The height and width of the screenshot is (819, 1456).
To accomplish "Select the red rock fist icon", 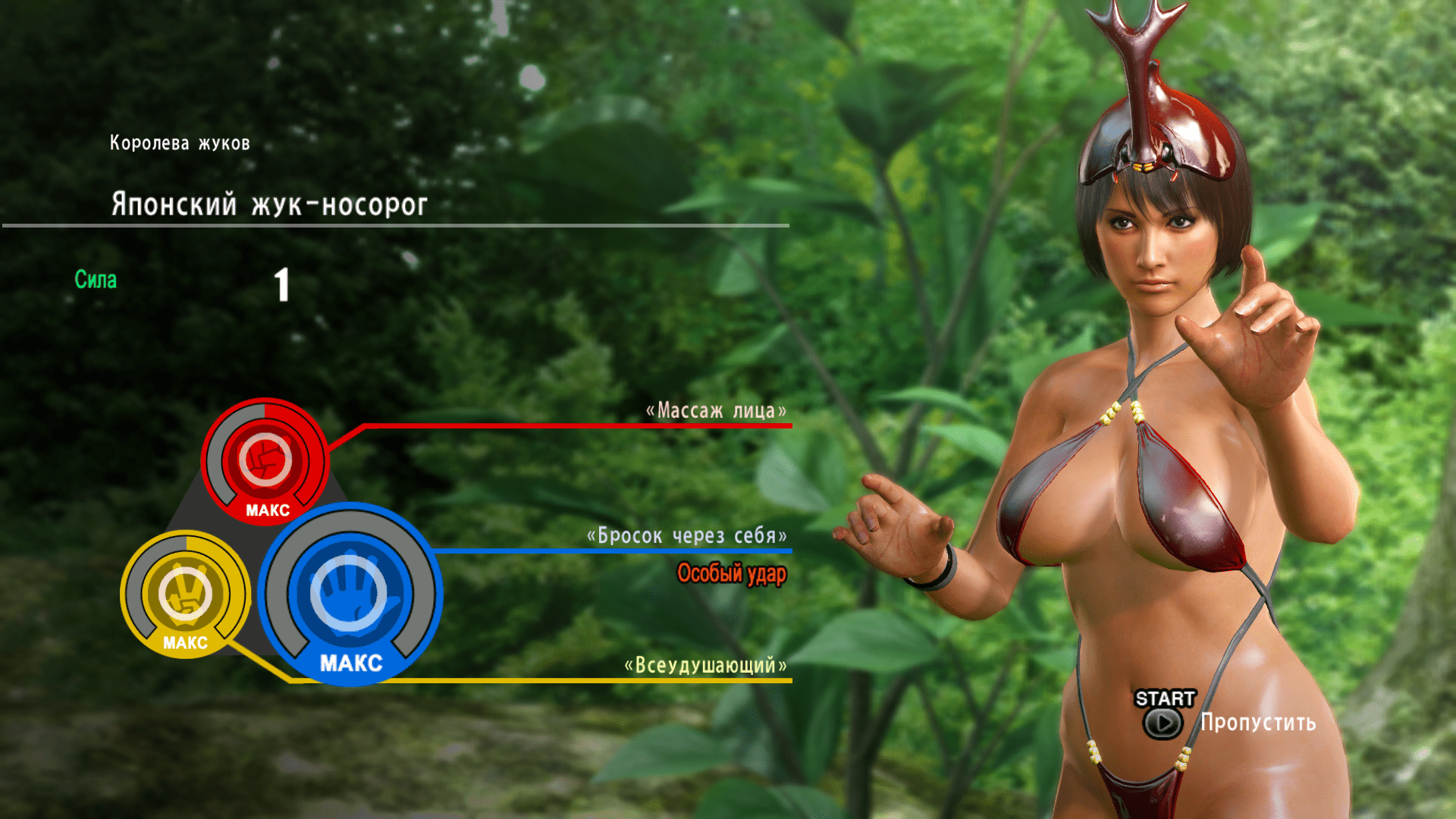I will 265,460.
